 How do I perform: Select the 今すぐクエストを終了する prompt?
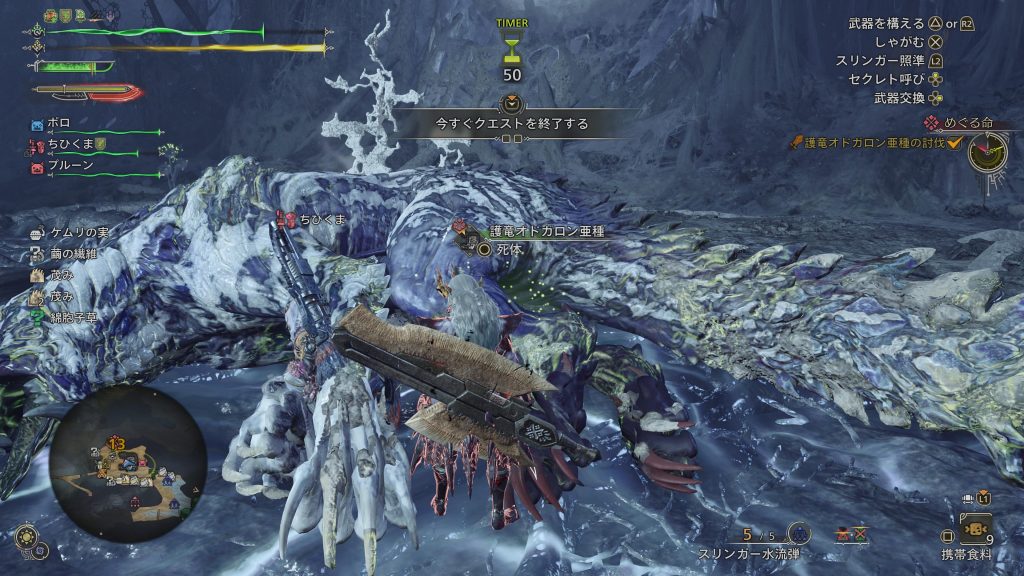coord(511,124)
